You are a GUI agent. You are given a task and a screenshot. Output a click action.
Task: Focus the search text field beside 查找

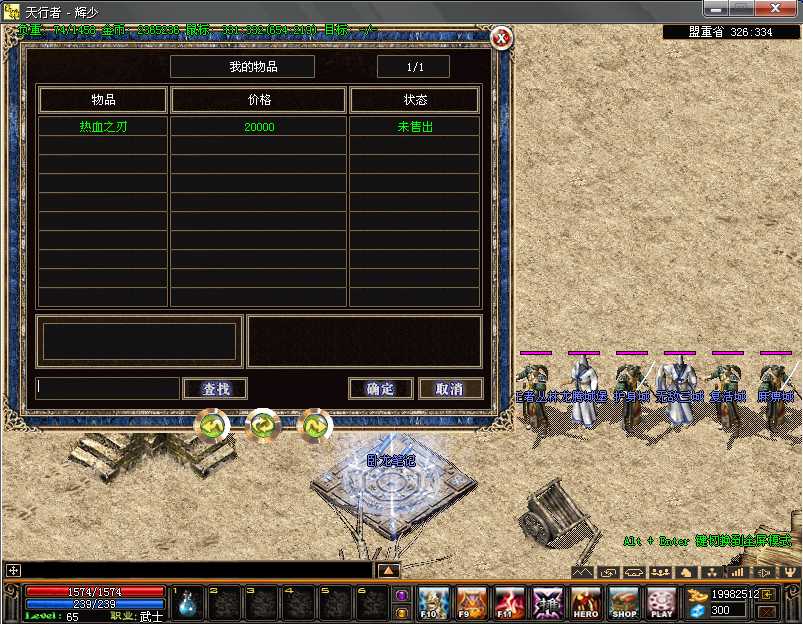[x=108, y=388]
